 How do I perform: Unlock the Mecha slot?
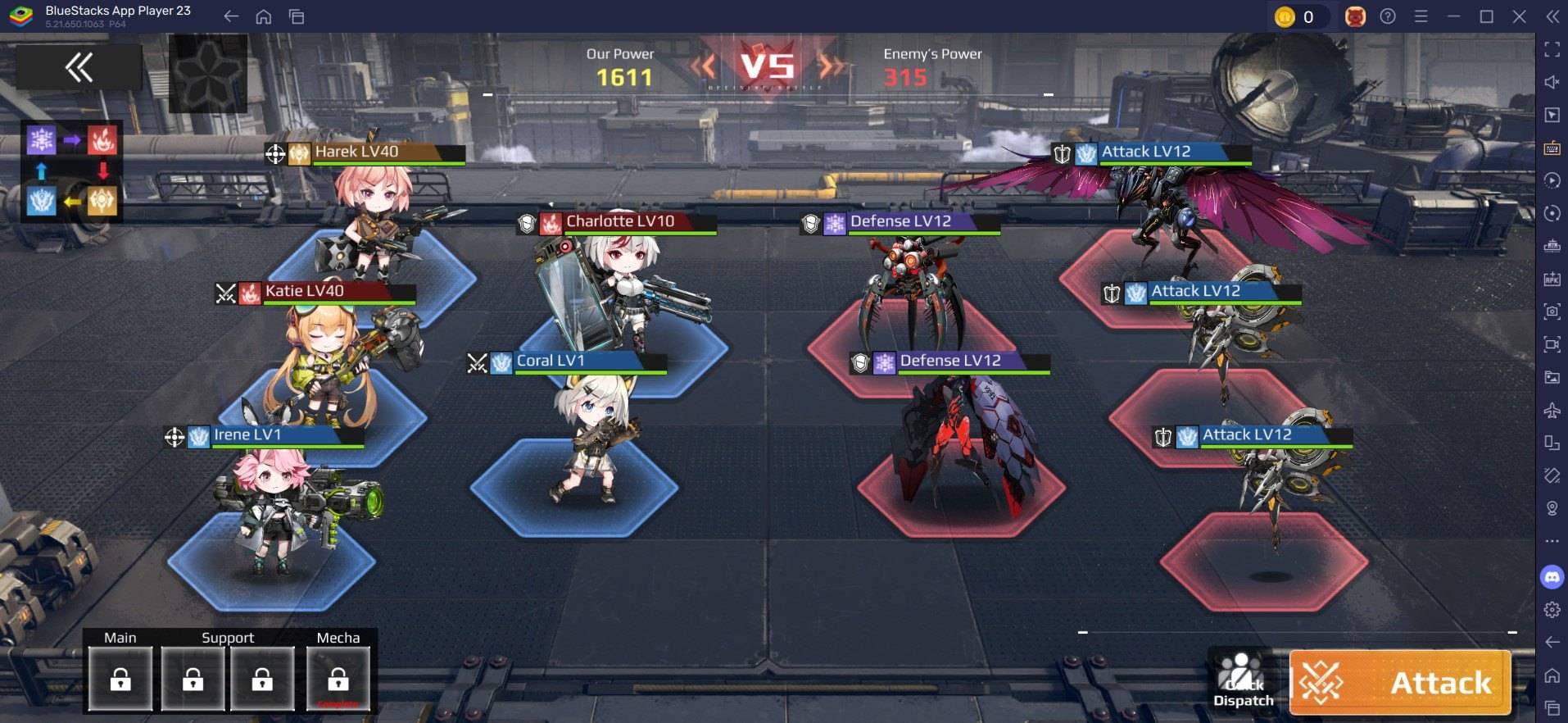click(x=338, y=678)
